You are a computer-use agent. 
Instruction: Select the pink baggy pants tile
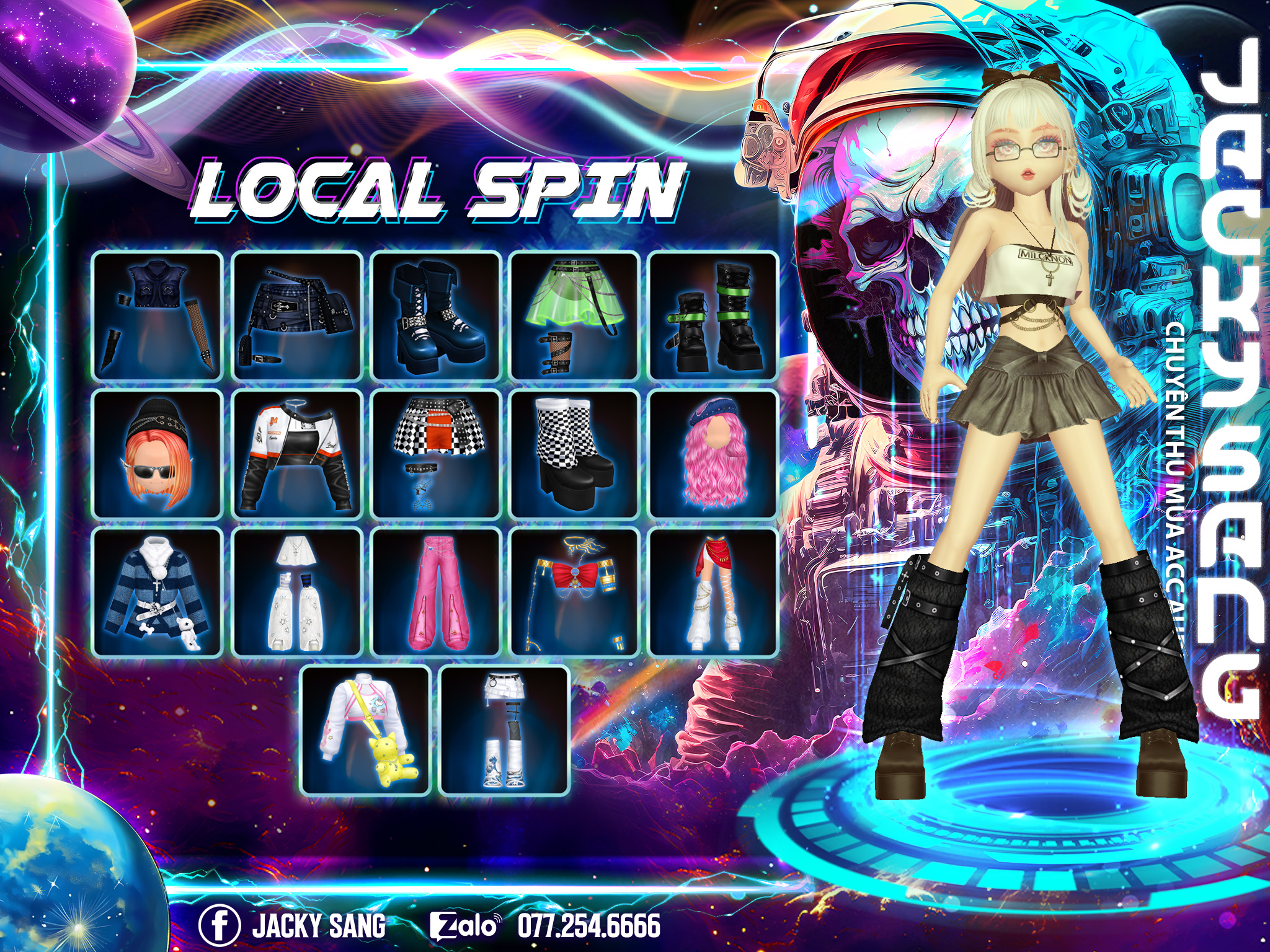coord(436,593)
